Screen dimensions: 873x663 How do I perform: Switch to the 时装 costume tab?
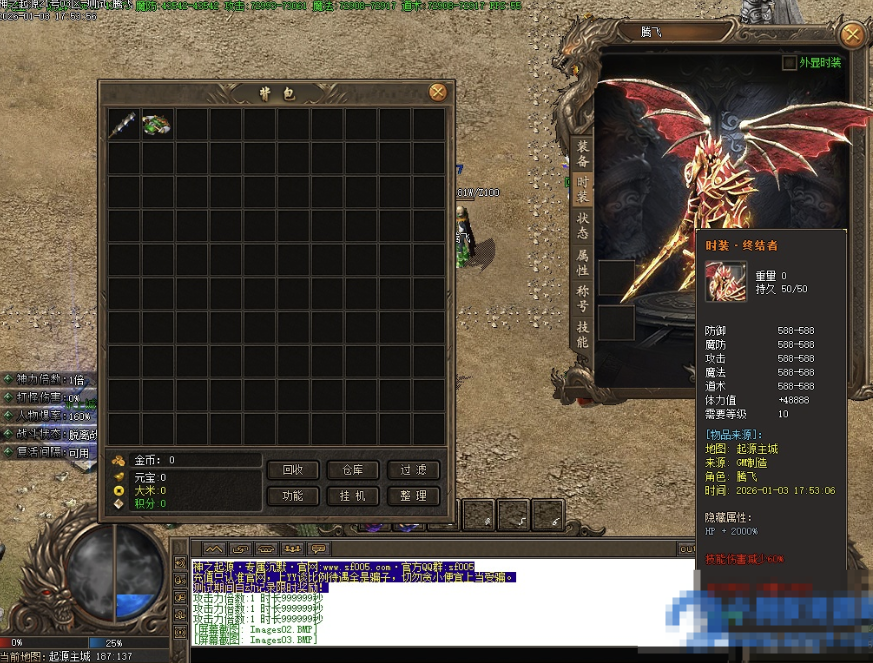[583, 190]
